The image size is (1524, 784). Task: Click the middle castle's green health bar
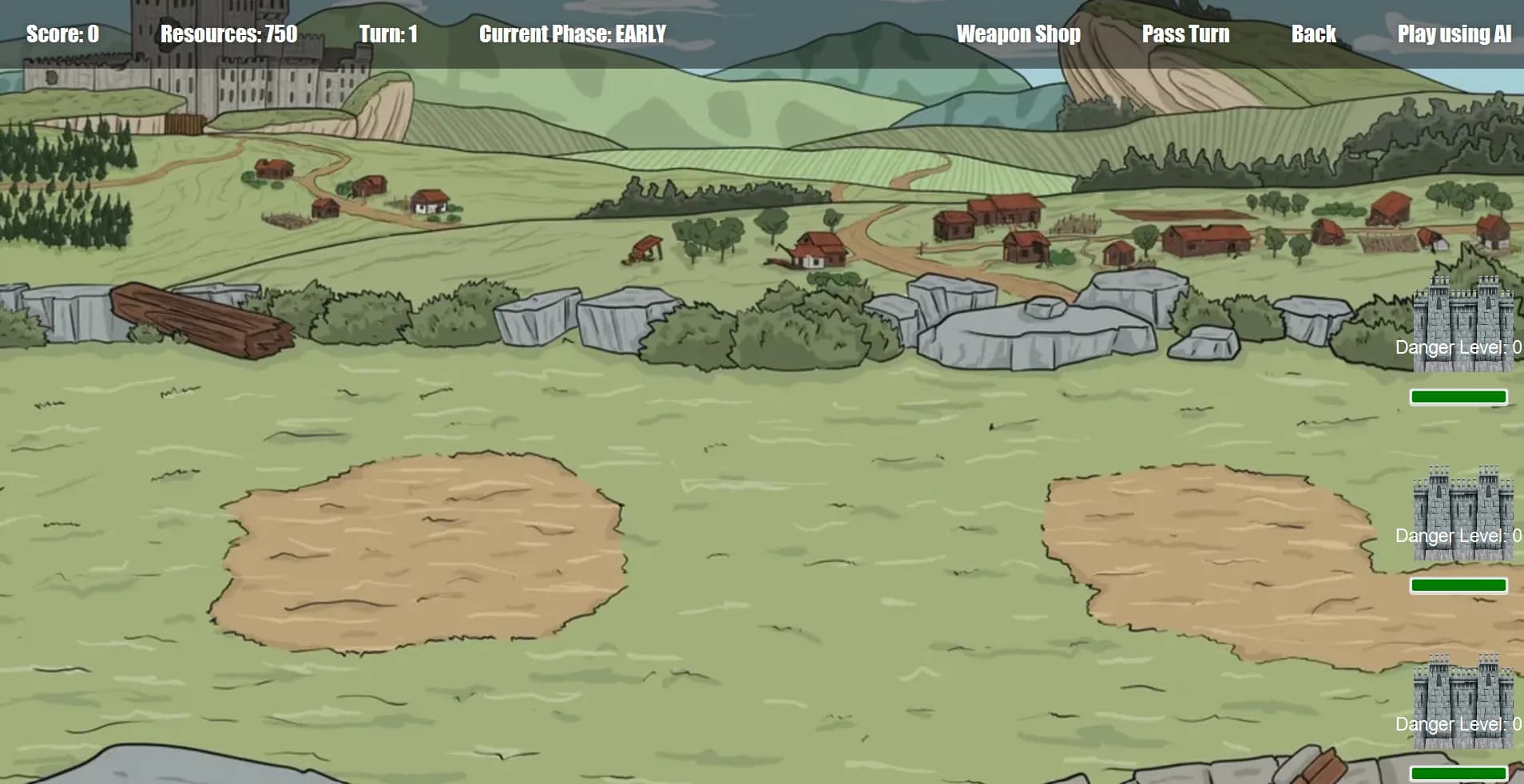pos(1459,584)
